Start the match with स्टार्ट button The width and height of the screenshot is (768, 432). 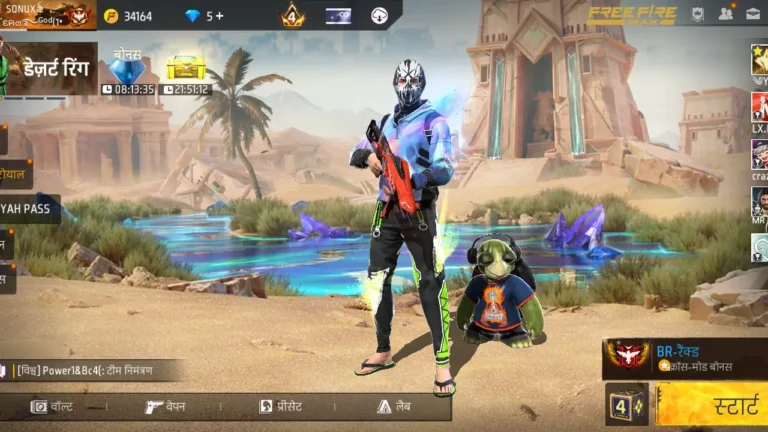click(711, 405)
